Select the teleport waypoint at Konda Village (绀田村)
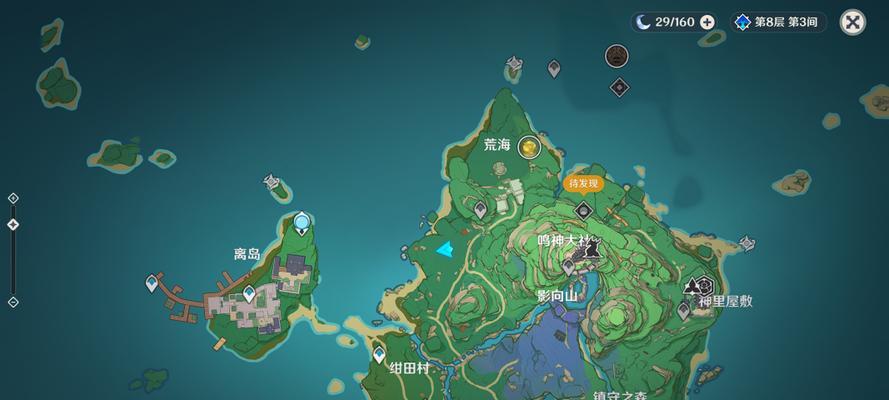The height and width of the screenshot is (400, 889). [379, 354]
